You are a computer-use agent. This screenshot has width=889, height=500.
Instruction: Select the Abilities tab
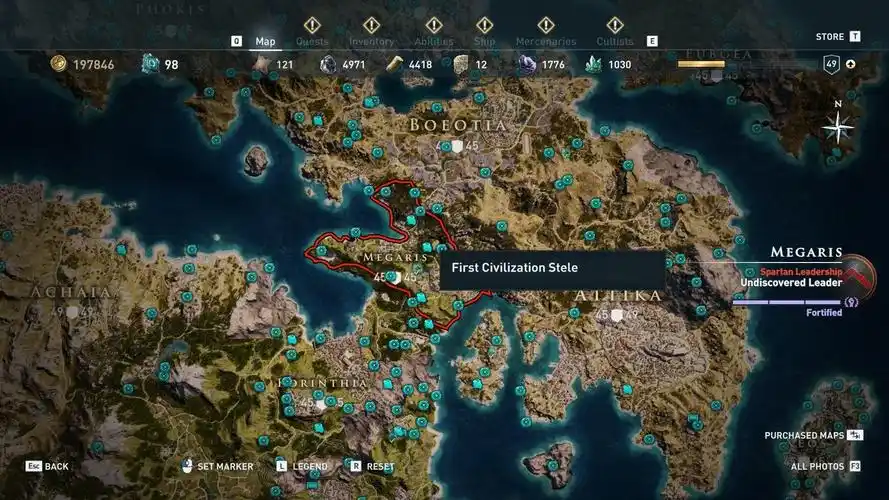pyautogui.click(x=434, y=41)
